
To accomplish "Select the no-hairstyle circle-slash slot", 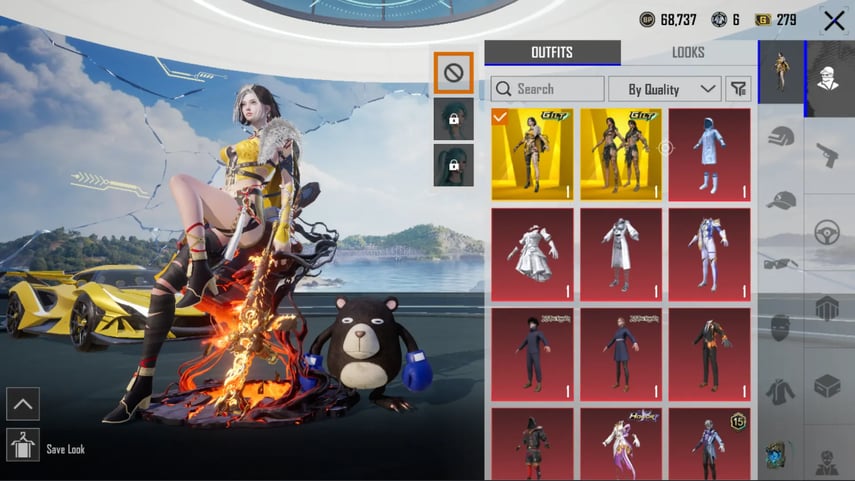I will (x=453, y=72).
